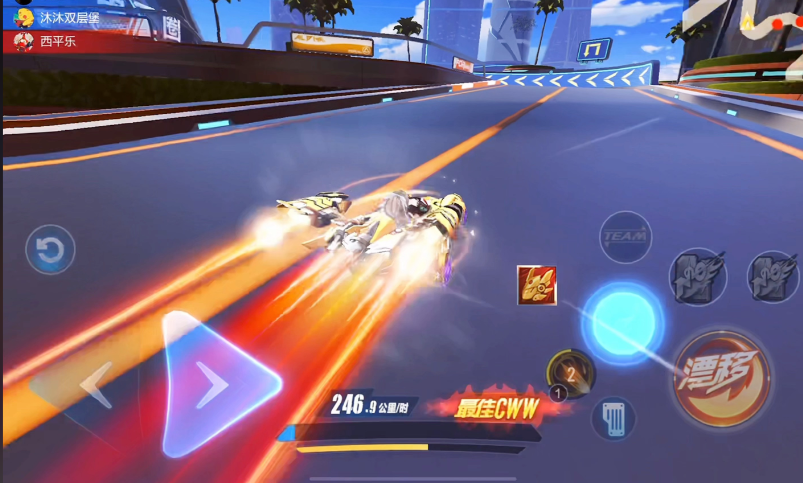Screen dimensions: 803x483
Task: Tap the 漂移 drift button
Action: point(721,377)
